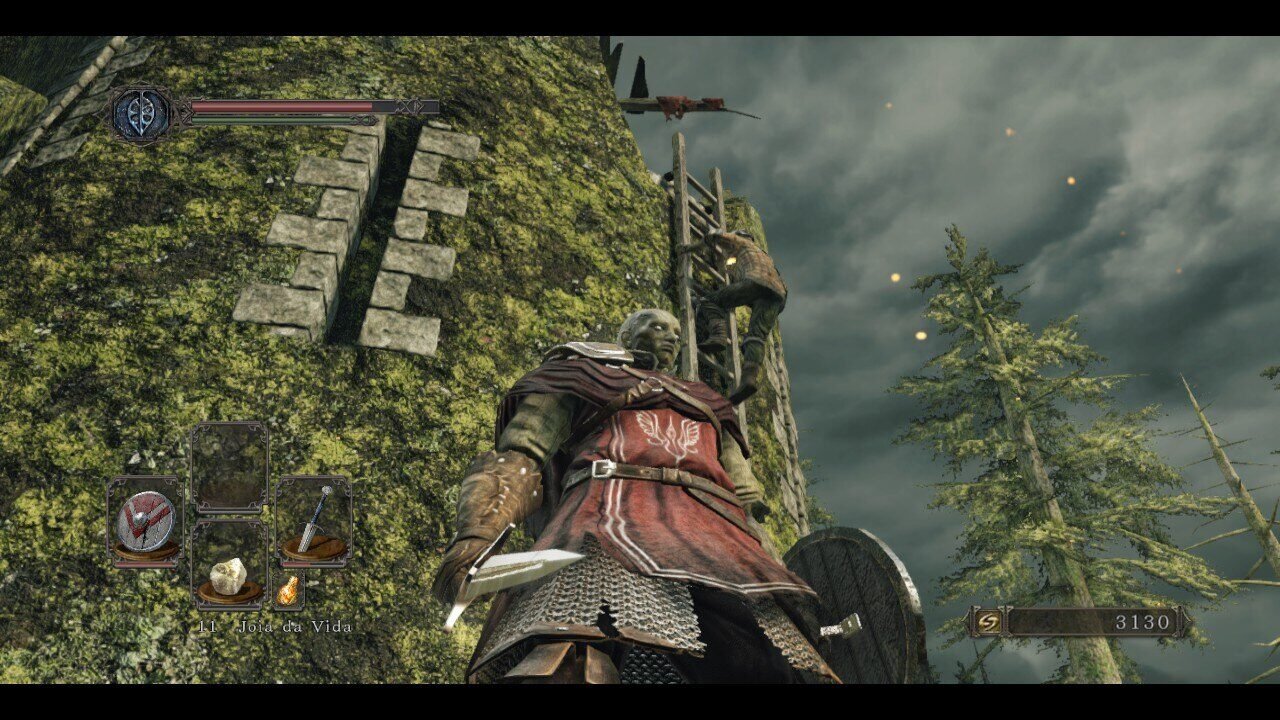Select the equipped sword slot
Viewport: 1280px width, 720px height.
[x=314, y=521]
